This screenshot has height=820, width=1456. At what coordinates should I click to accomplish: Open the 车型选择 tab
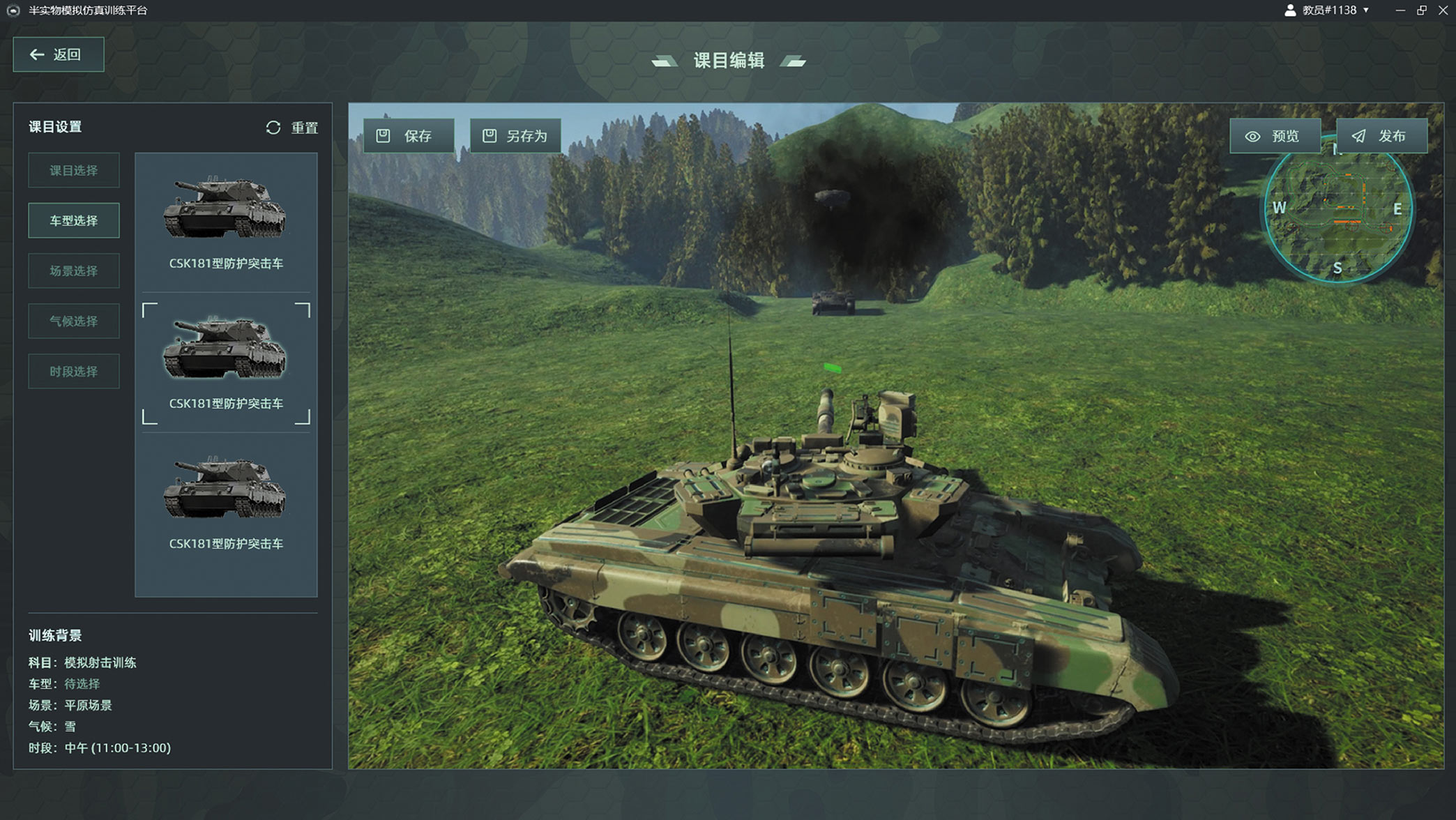point(74,221)
